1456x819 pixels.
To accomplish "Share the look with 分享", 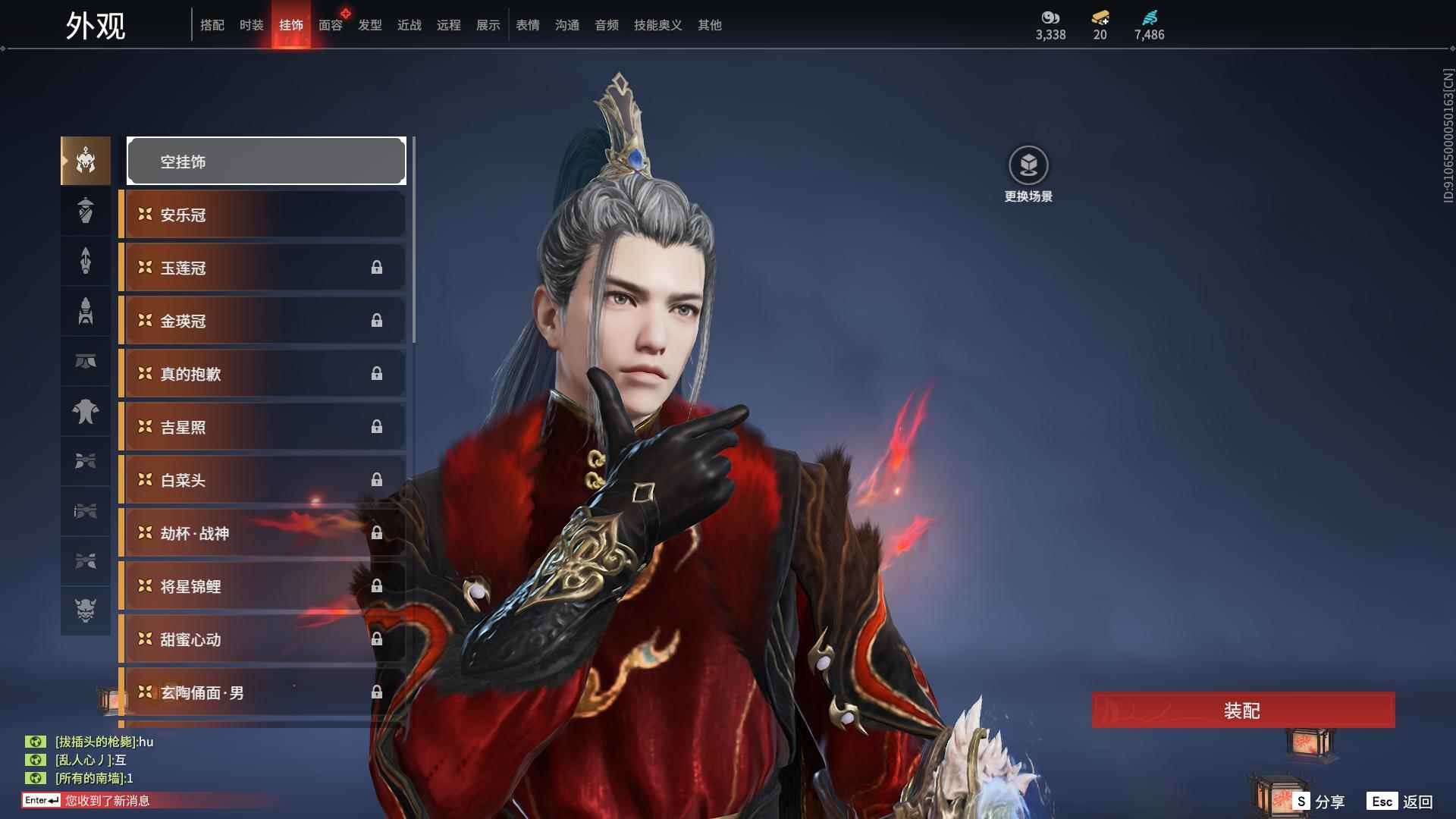I will point(1319,801).
